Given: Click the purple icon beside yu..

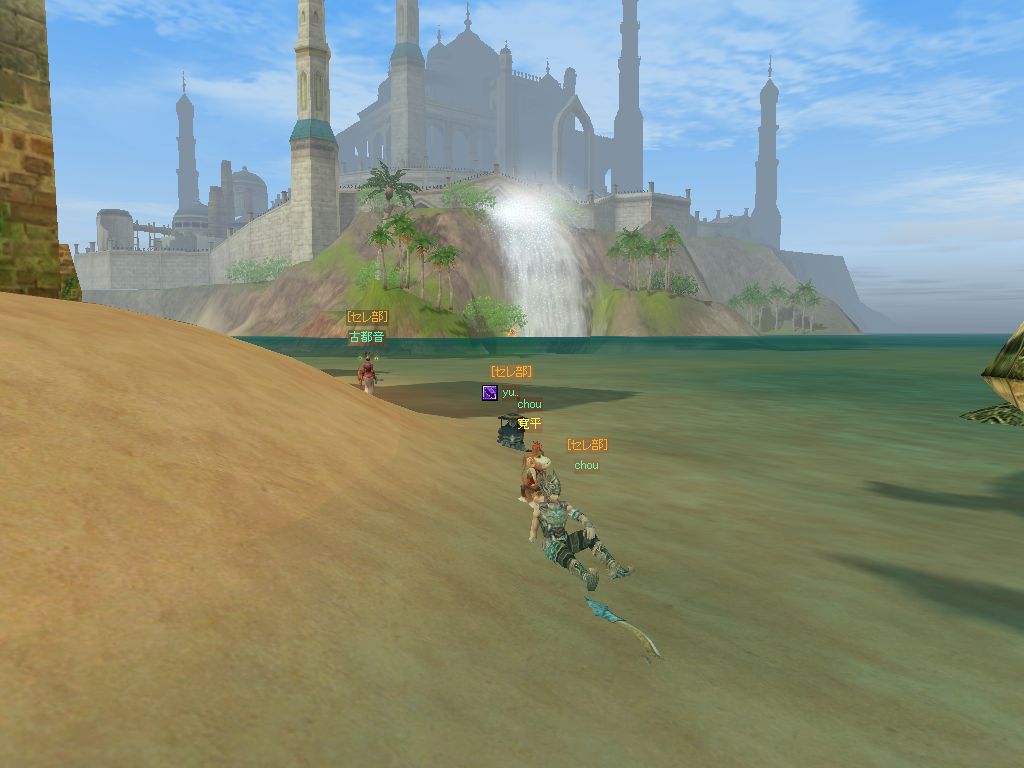Looking at the screenshot, I should tap(489, 393).
